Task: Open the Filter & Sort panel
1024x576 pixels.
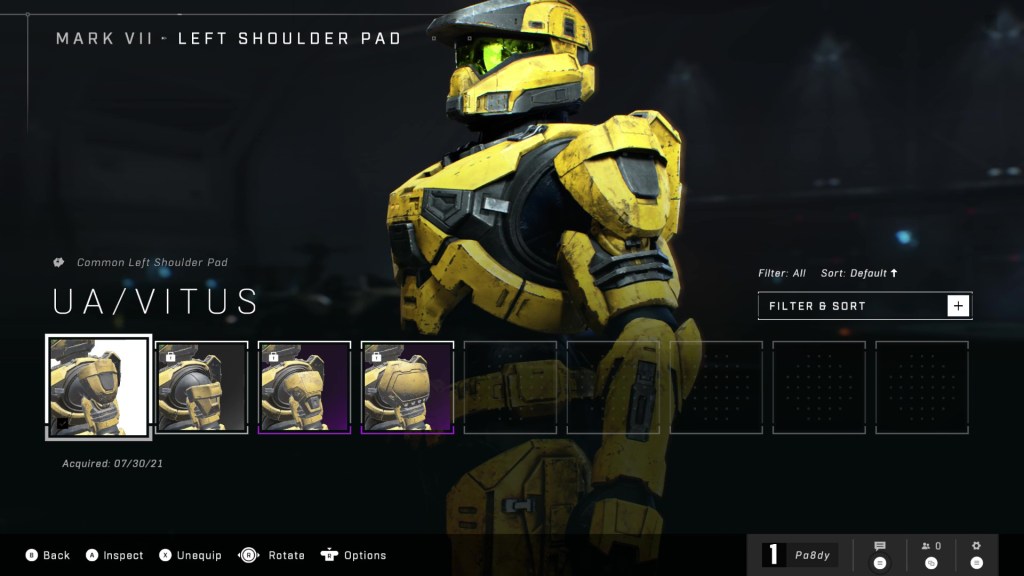Action: click(x=864, y=306)
